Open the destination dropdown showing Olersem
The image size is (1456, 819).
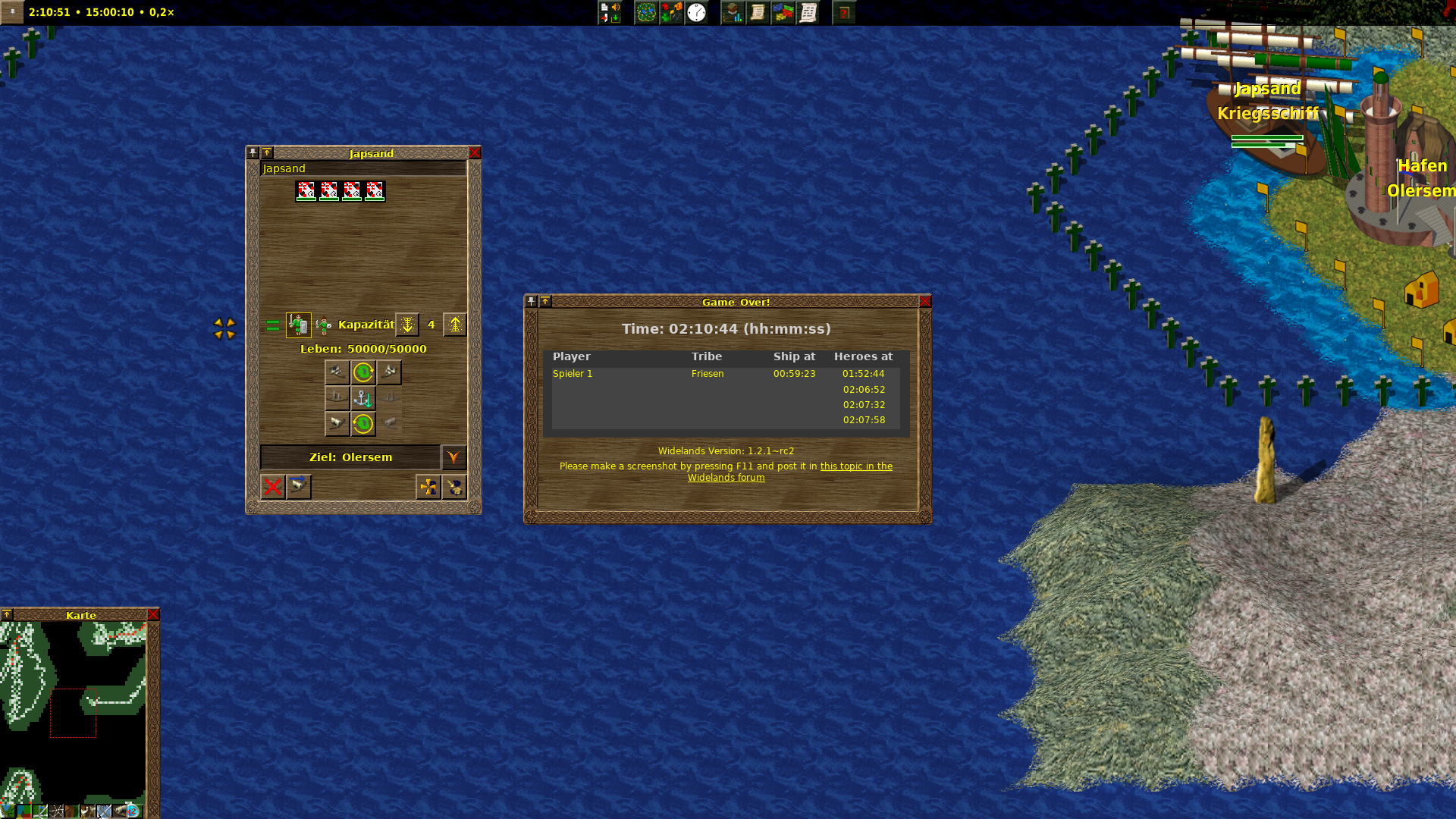pos(453,457)
